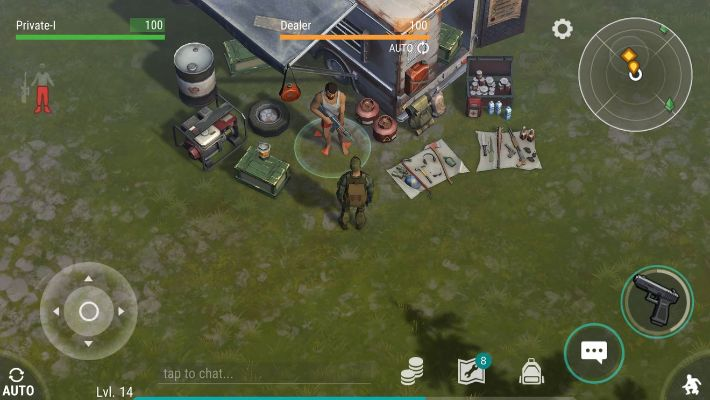This screenshot has width=710, height=400.
Task: Open the backpack inventory
Action: click(531, 371)
